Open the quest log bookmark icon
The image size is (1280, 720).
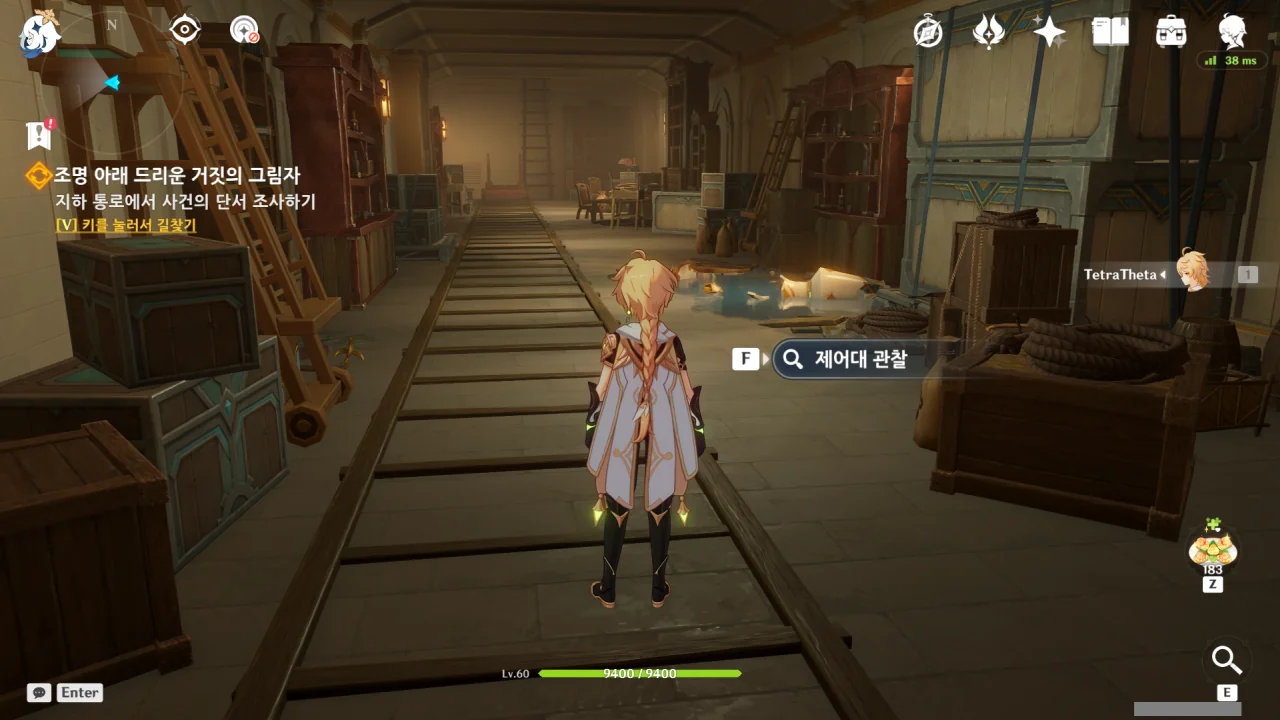coord(39,134)
